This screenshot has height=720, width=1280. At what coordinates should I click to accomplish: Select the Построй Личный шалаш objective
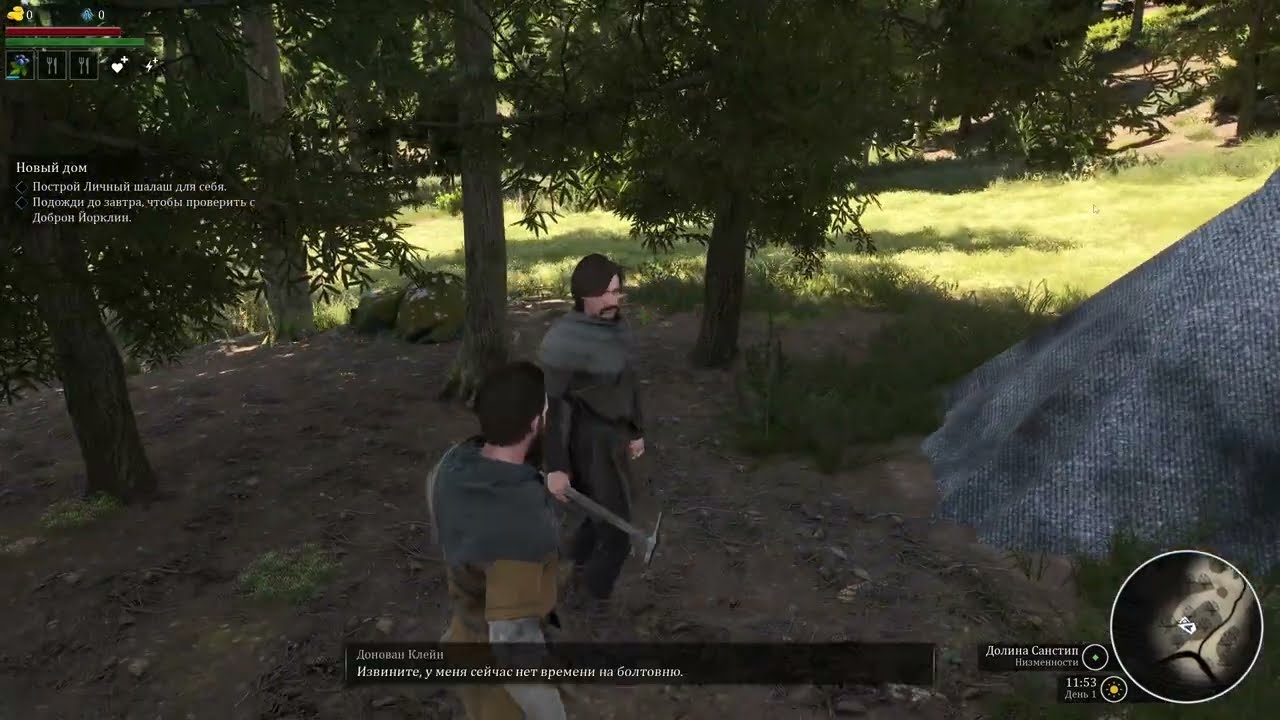pos(129,187)
